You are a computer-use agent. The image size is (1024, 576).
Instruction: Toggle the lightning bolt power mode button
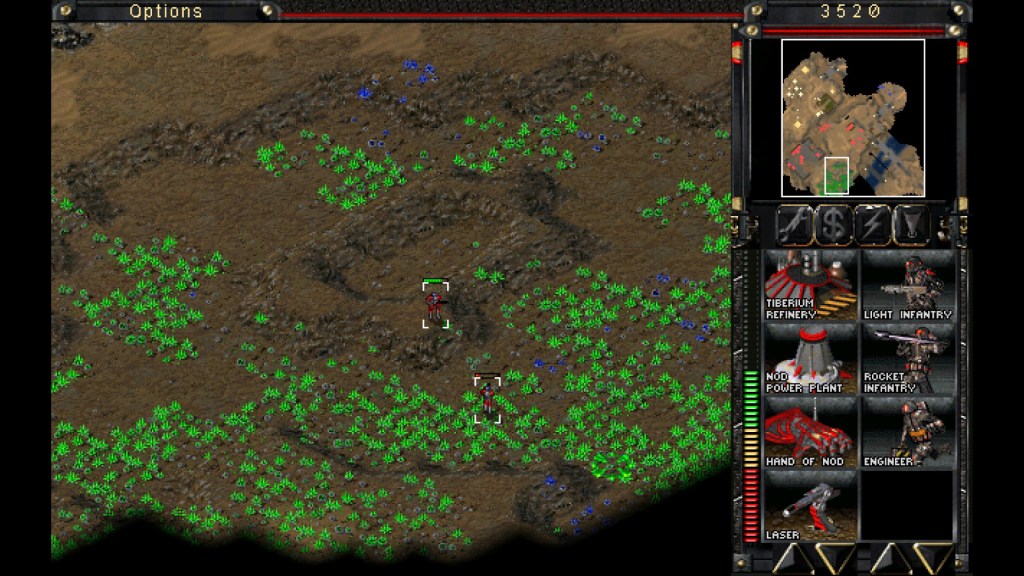[x=873, y=225]
